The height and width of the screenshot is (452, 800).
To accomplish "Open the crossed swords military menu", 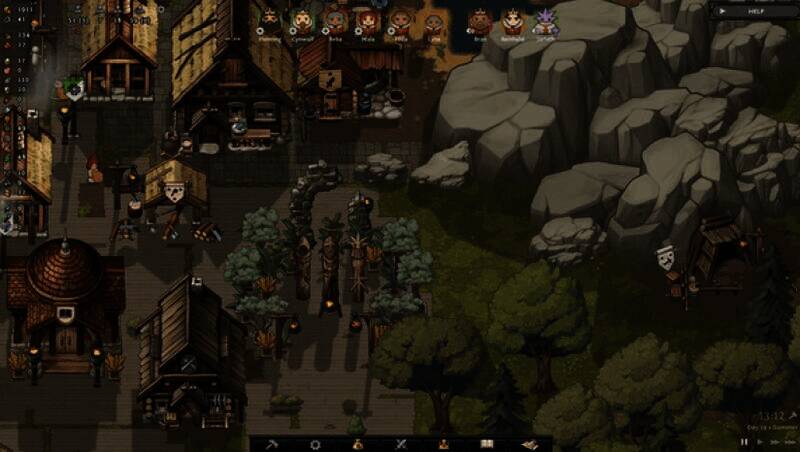I will [401, 444].
